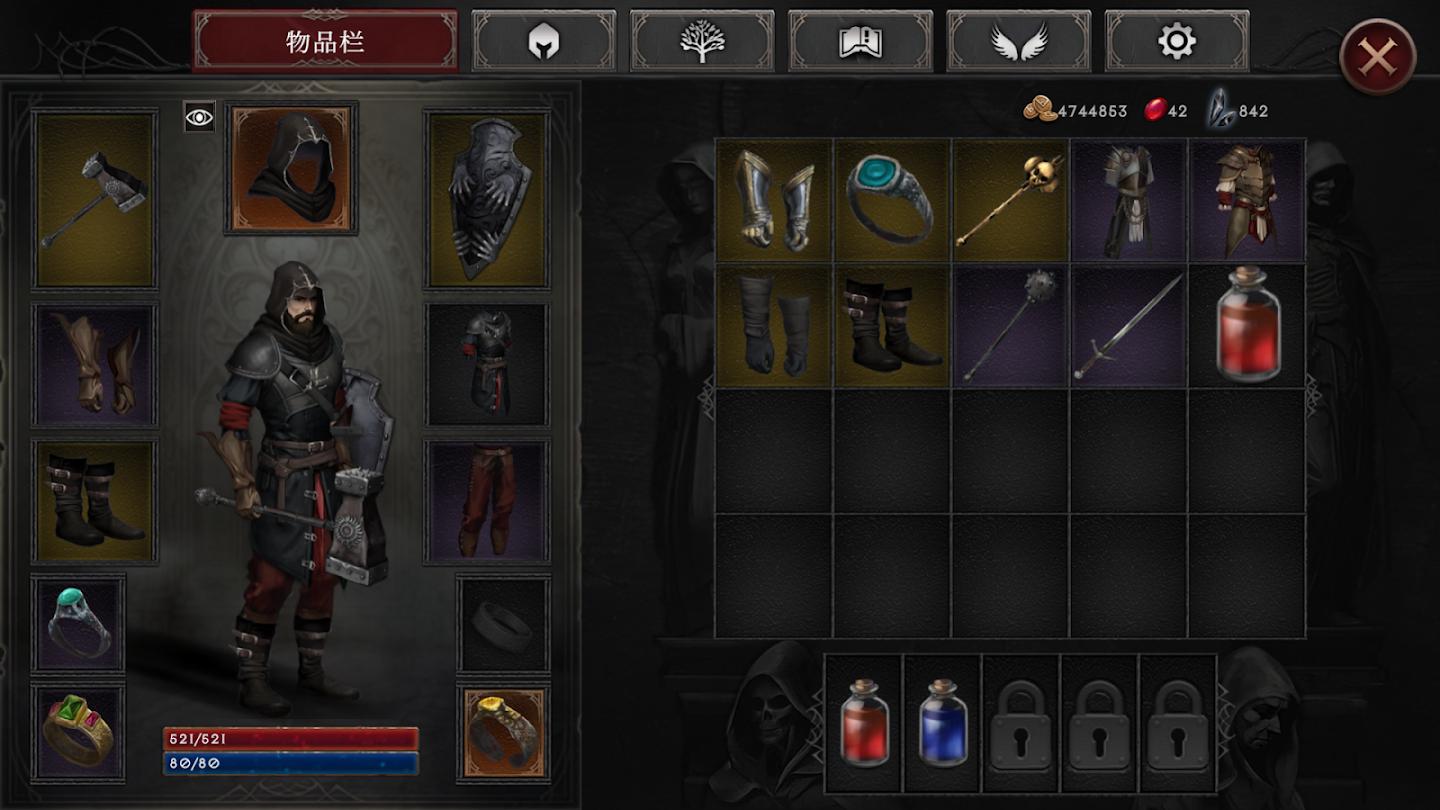Viewport: 1440px width, 810px height.
Task: Pick the steel gauntlets in the bag
Action: [775, 200]
